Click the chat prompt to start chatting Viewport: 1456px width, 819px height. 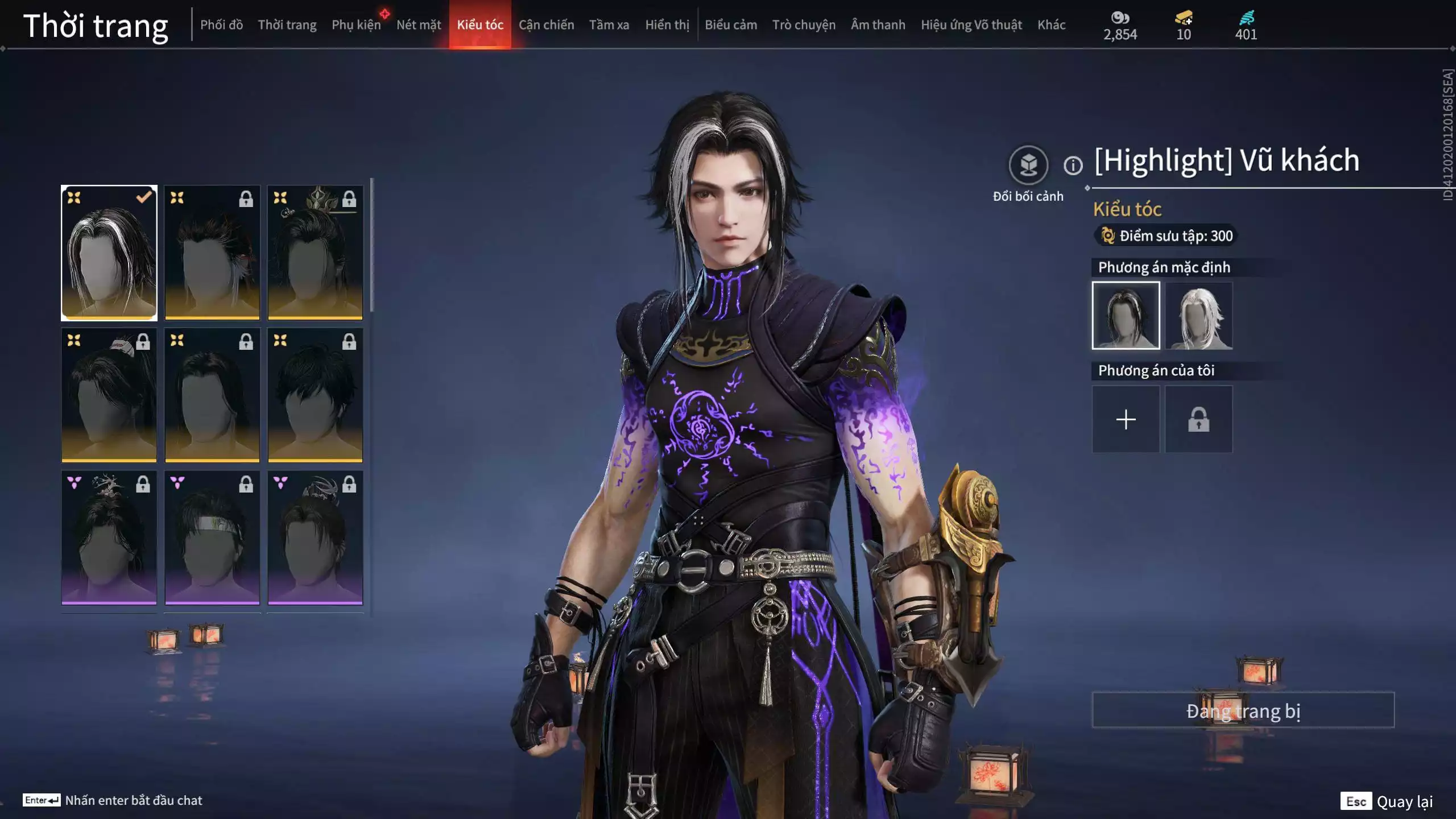(133, 800)
